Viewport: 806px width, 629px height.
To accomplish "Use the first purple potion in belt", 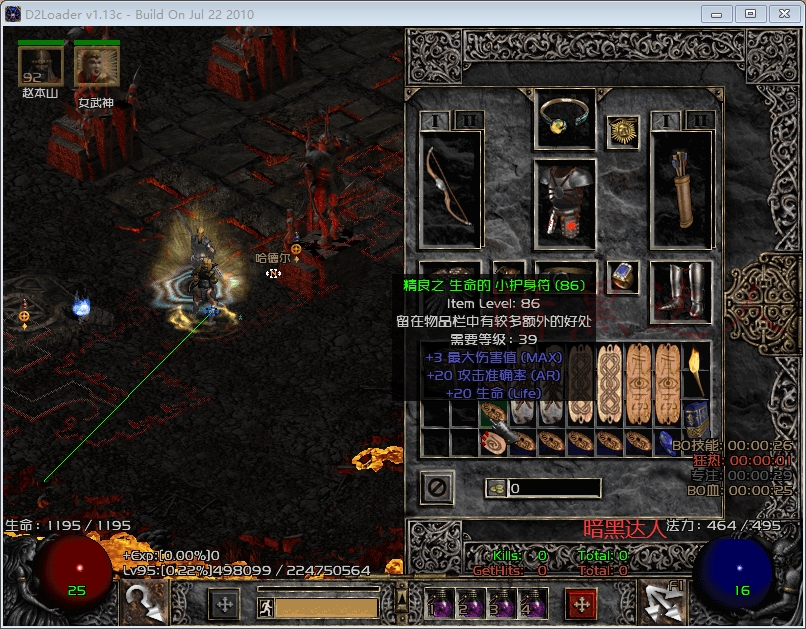I will (439, 605).
